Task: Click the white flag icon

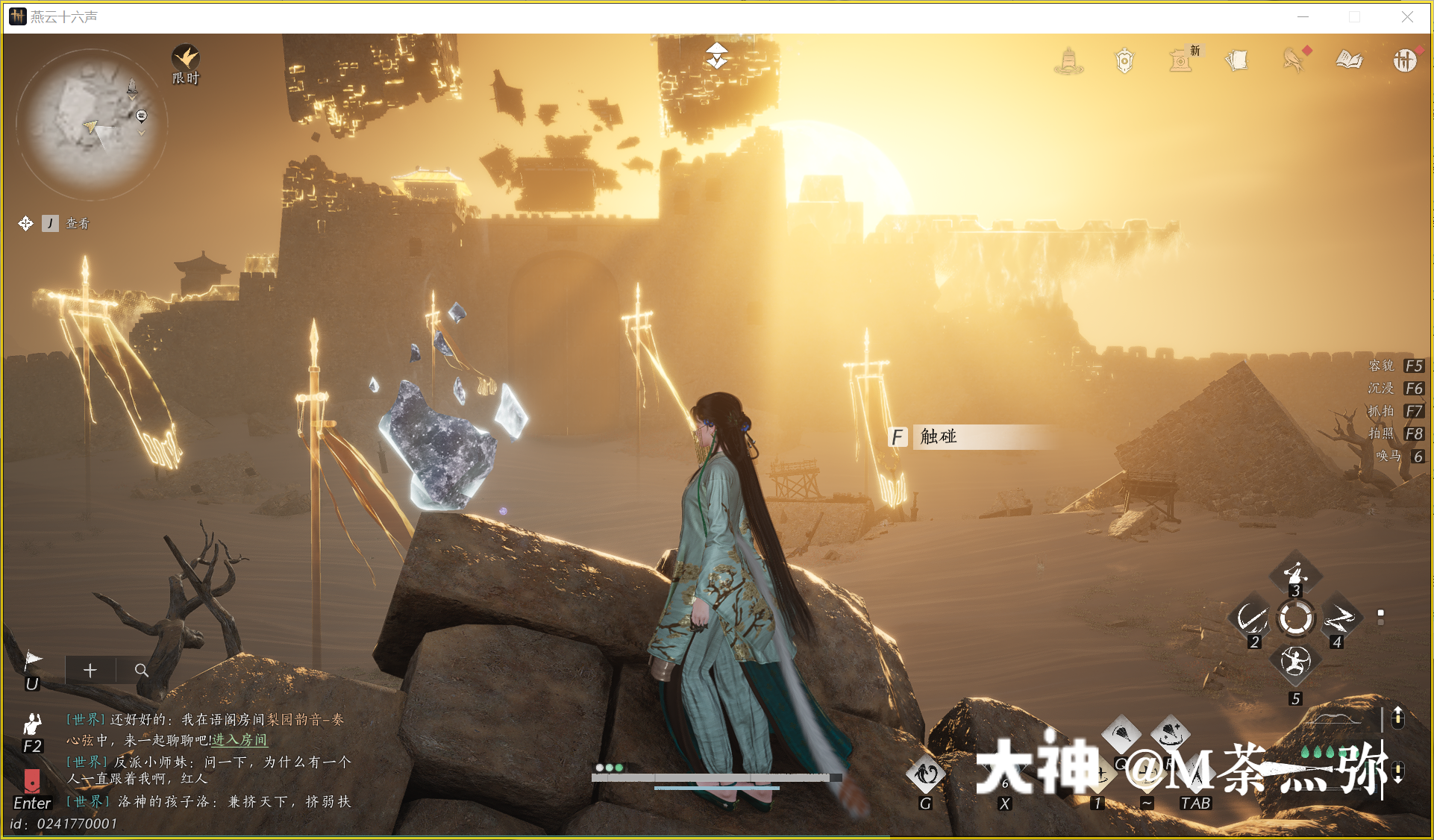Action: point(33,659)
